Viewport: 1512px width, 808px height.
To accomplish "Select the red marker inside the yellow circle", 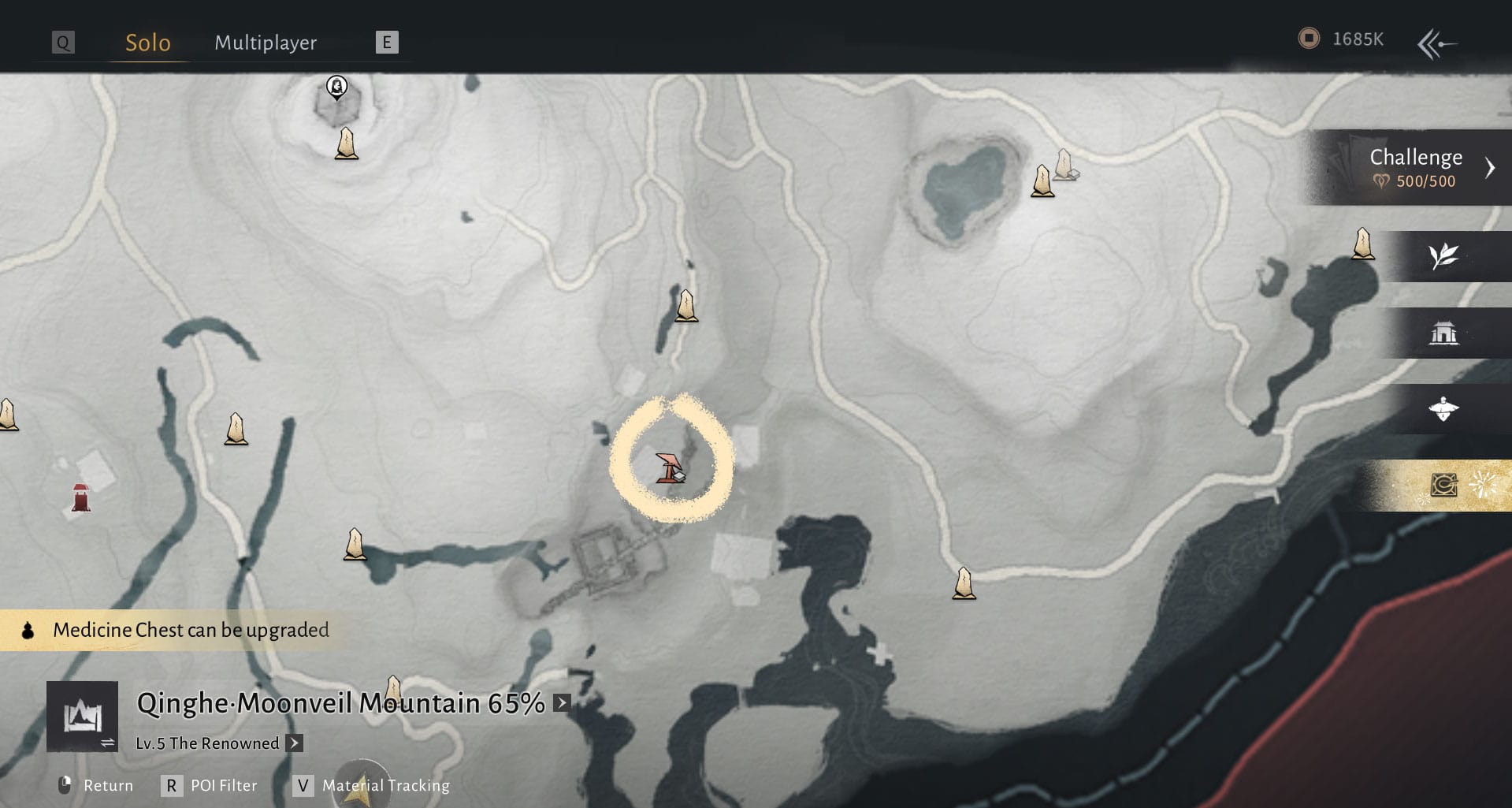I will point(671,467).
